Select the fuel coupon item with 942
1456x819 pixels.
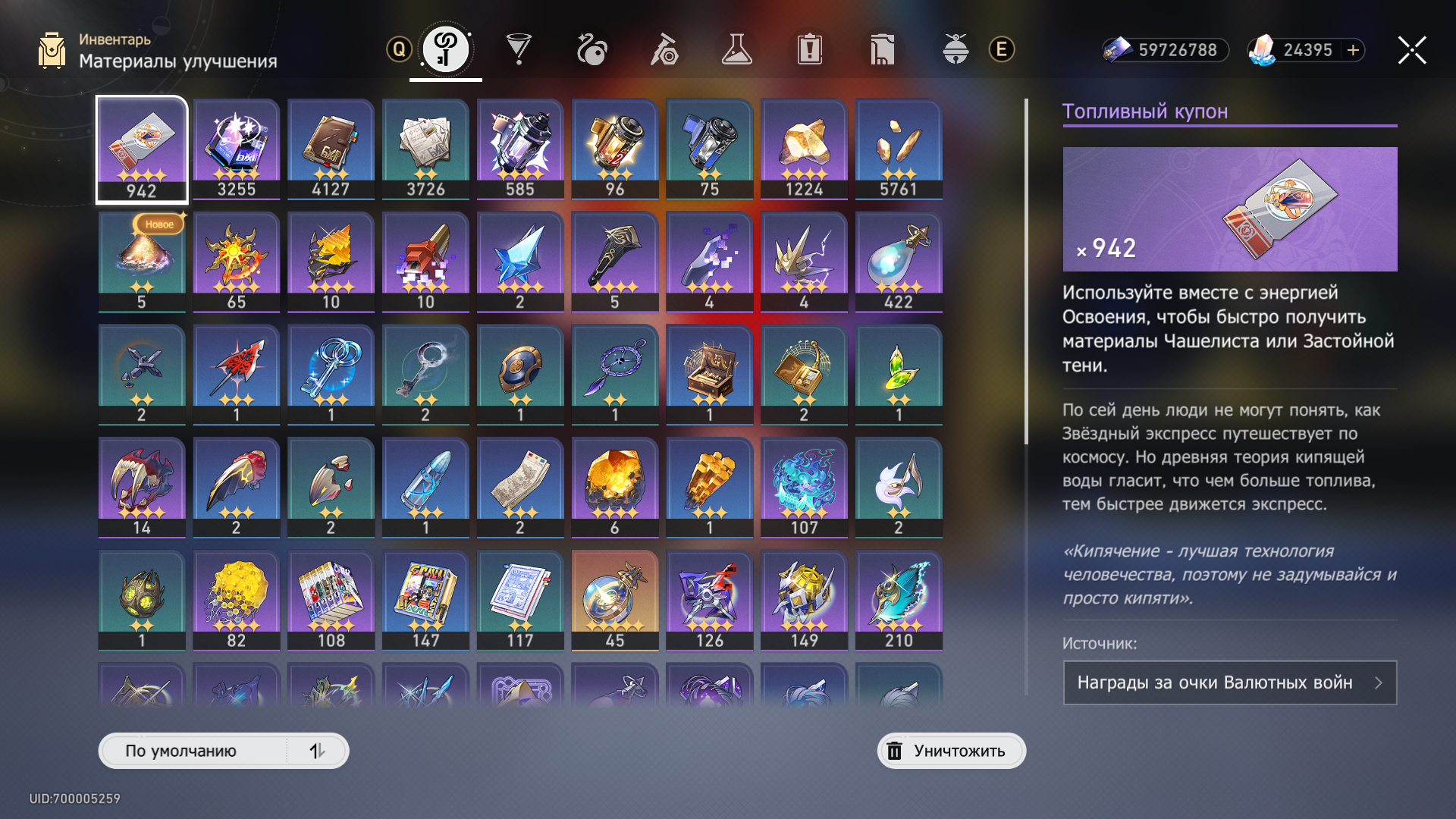tap(142, 149)
